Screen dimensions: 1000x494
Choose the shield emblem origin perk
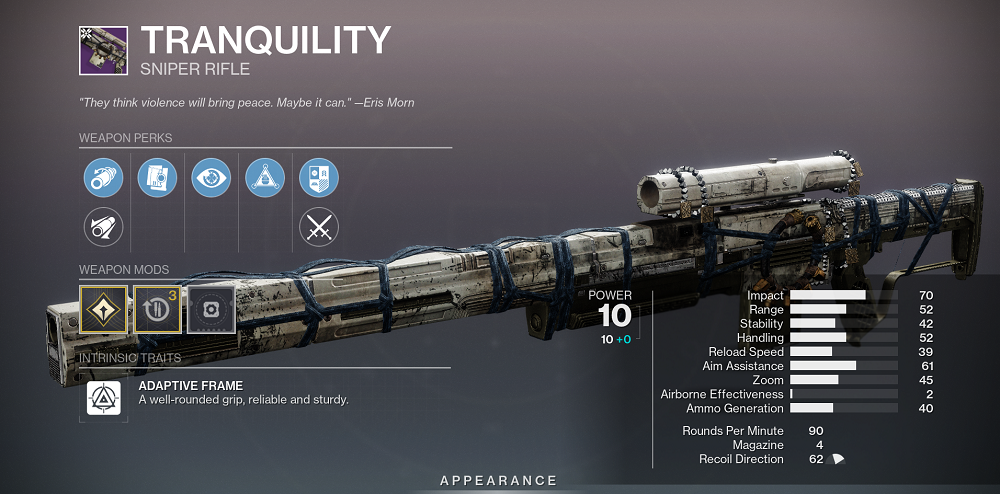point(319,178)
